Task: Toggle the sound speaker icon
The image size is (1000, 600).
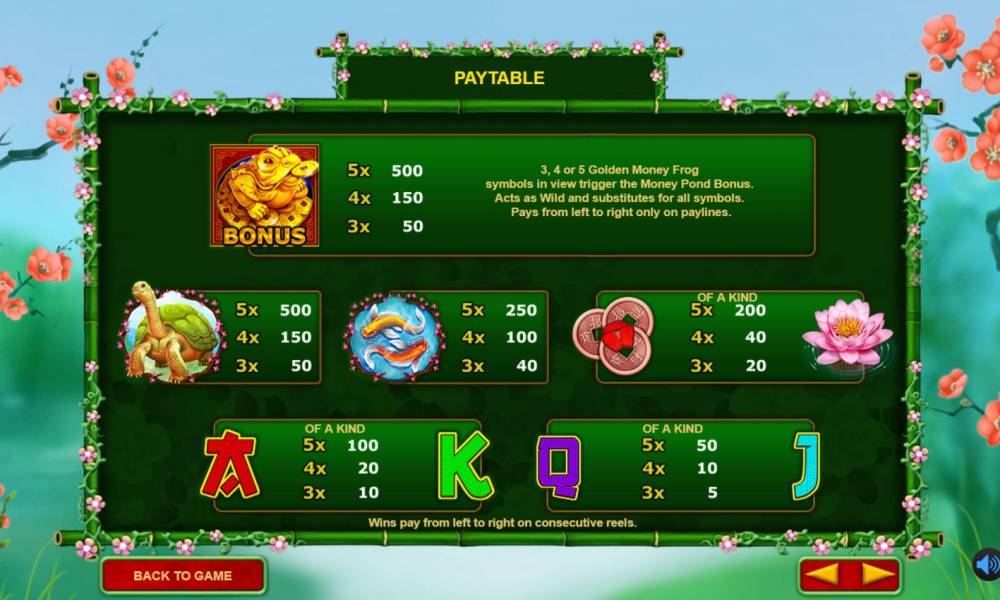Action: 987,566
